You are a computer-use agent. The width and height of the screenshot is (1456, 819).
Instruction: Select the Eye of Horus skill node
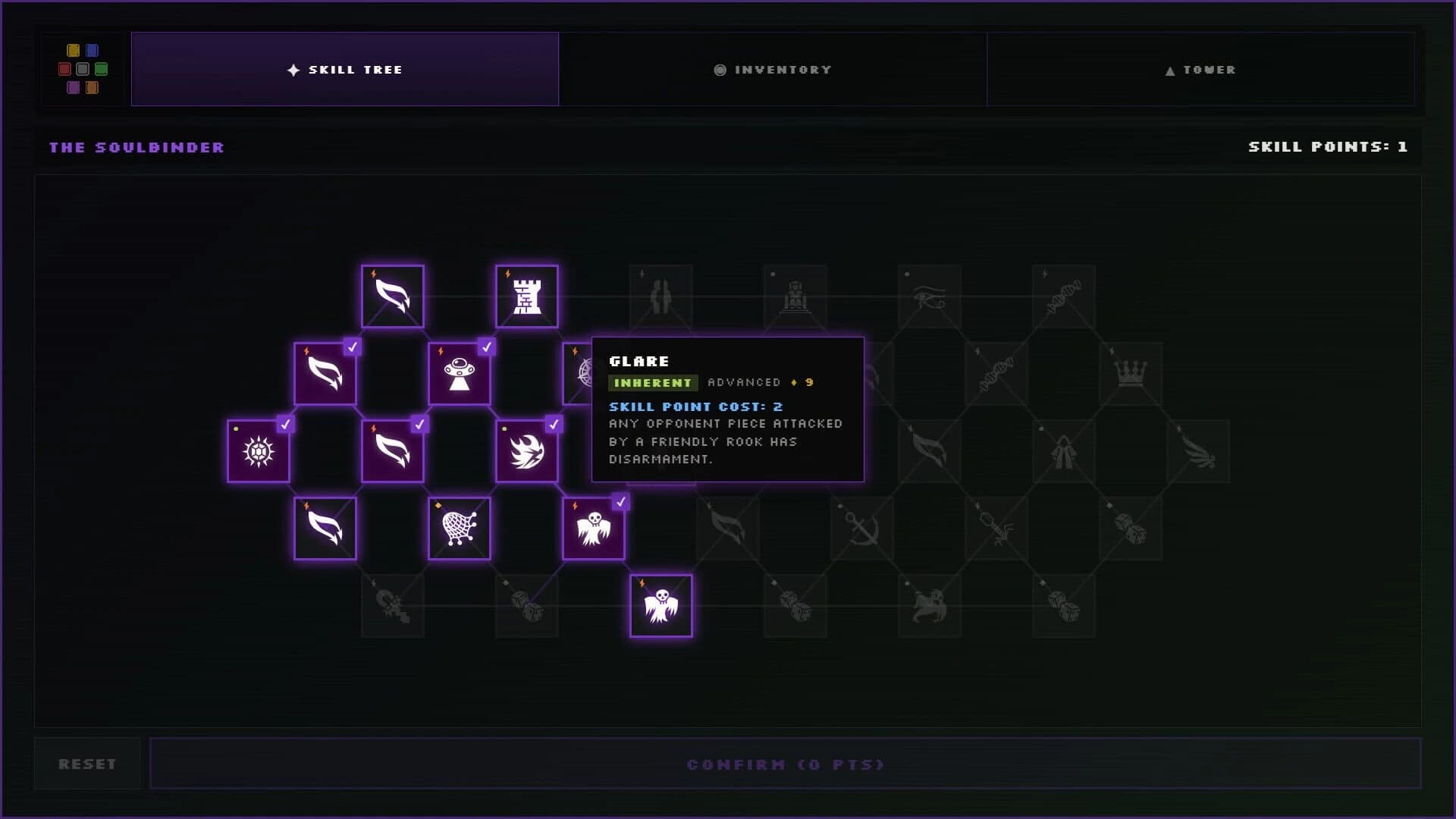[929, 297]
